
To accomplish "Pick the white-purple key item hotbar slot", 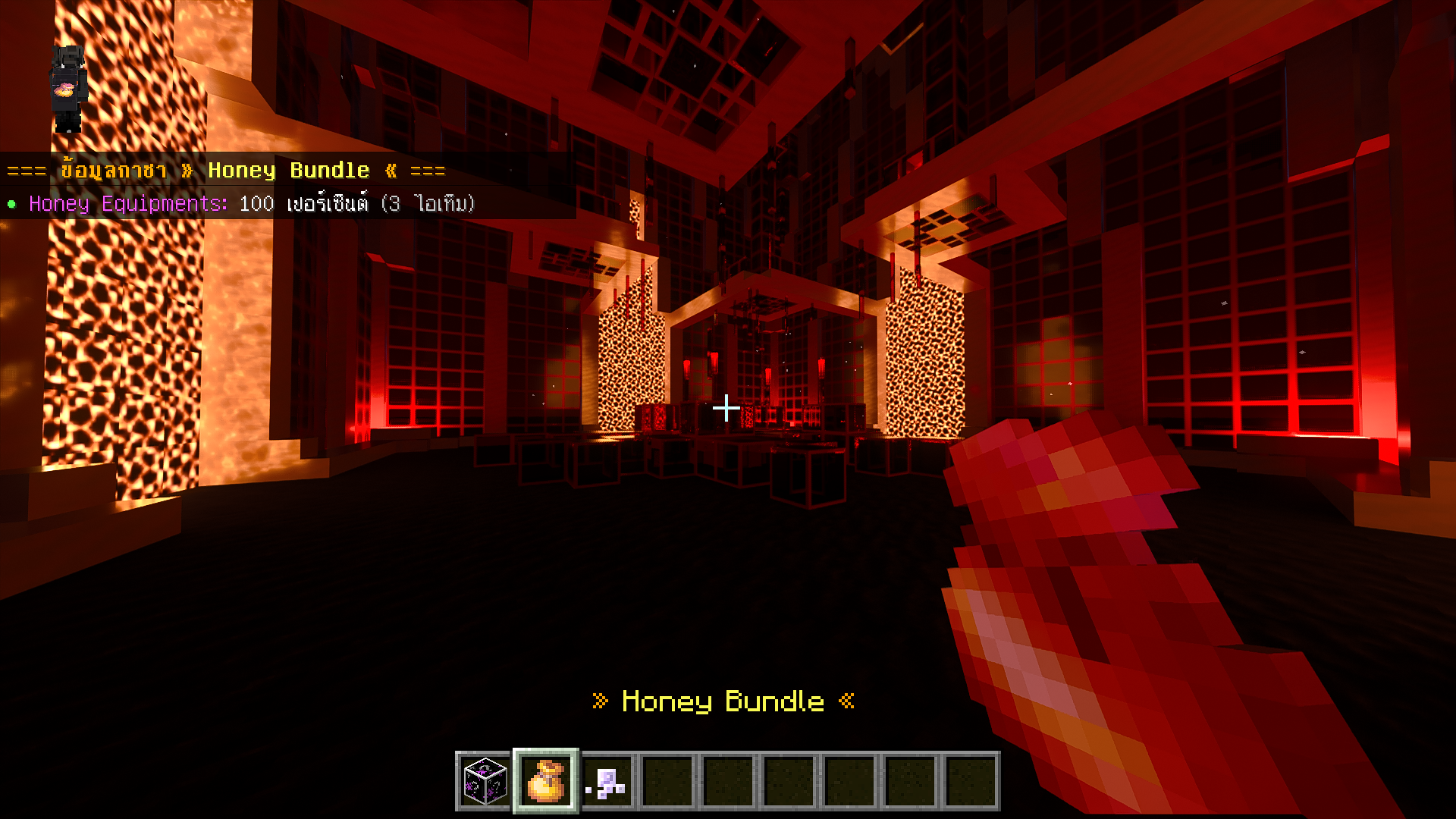I will (607, 781).
